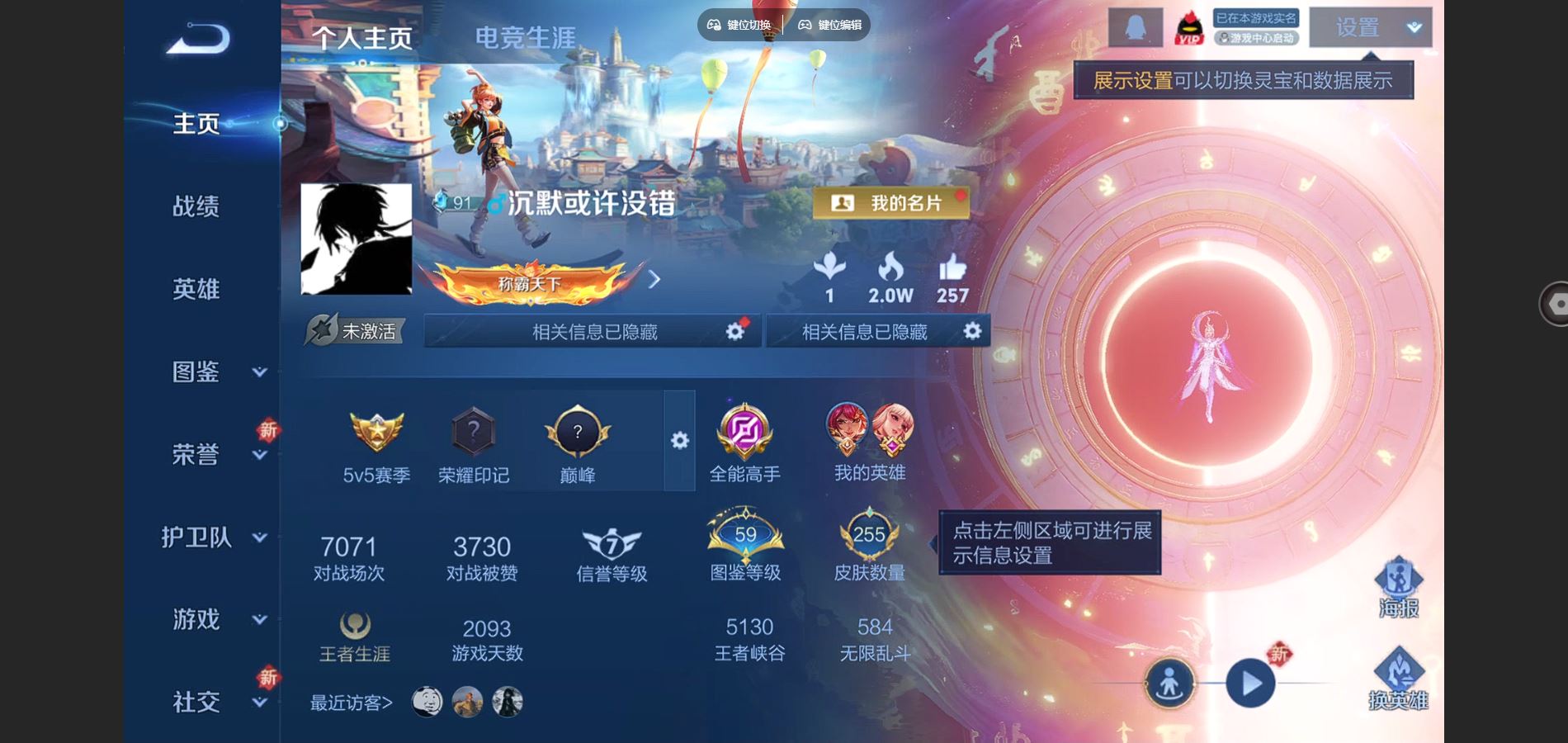This screenshot has height=743, width=1568.
Task: Select 战绩 in the sidebar menu
Action: [196, 208]
